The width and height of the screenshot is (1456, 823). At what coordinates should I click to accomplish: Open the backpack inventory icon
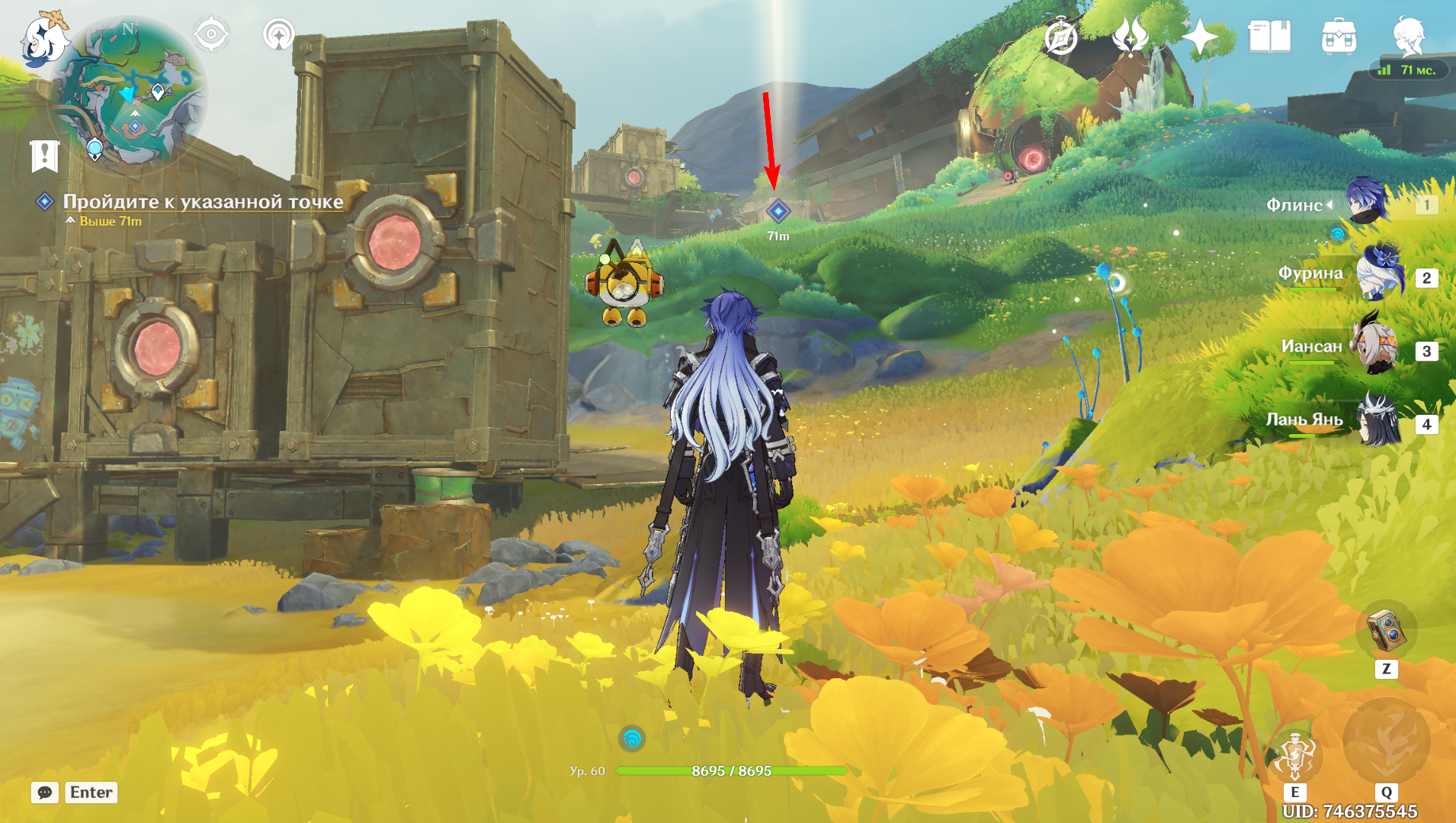(1339, 37)
